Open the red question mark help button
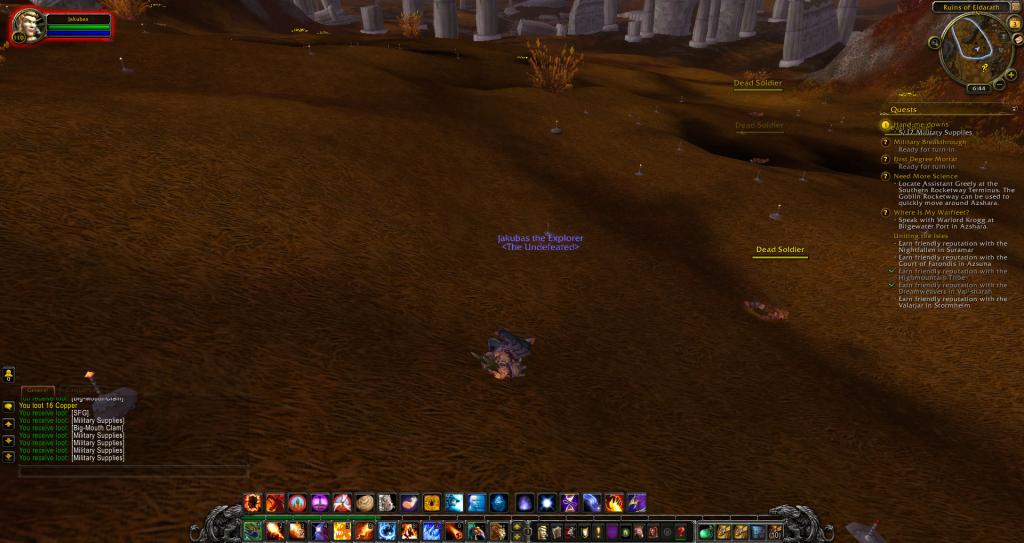1024x543 pixels. click(x=681, y=531)
